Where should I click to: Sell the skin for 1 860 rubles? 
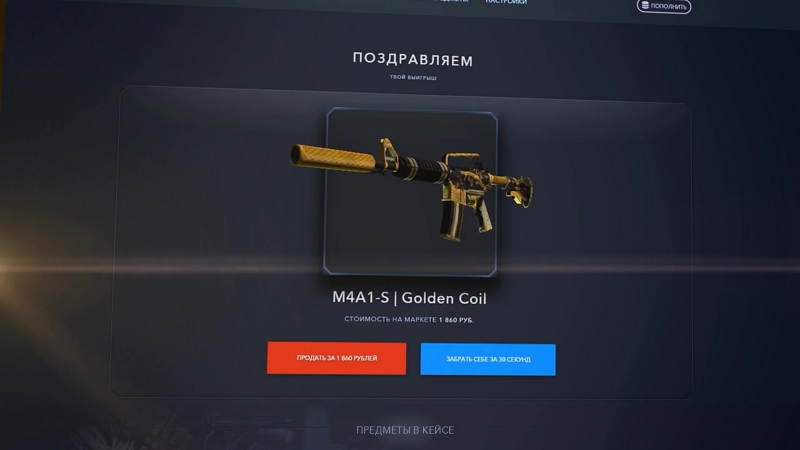(336, 358)
